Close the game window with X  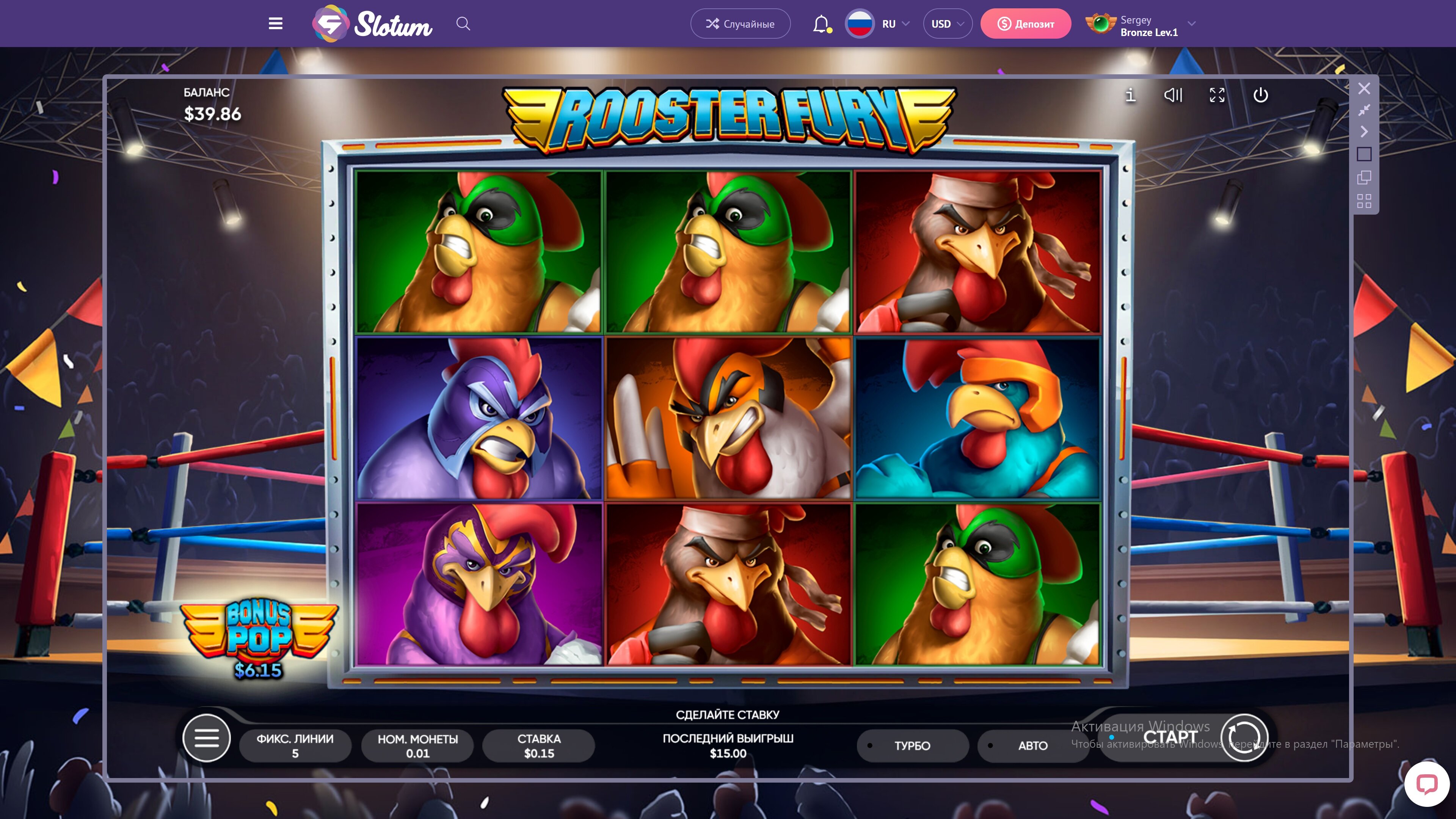(1364, 88)
